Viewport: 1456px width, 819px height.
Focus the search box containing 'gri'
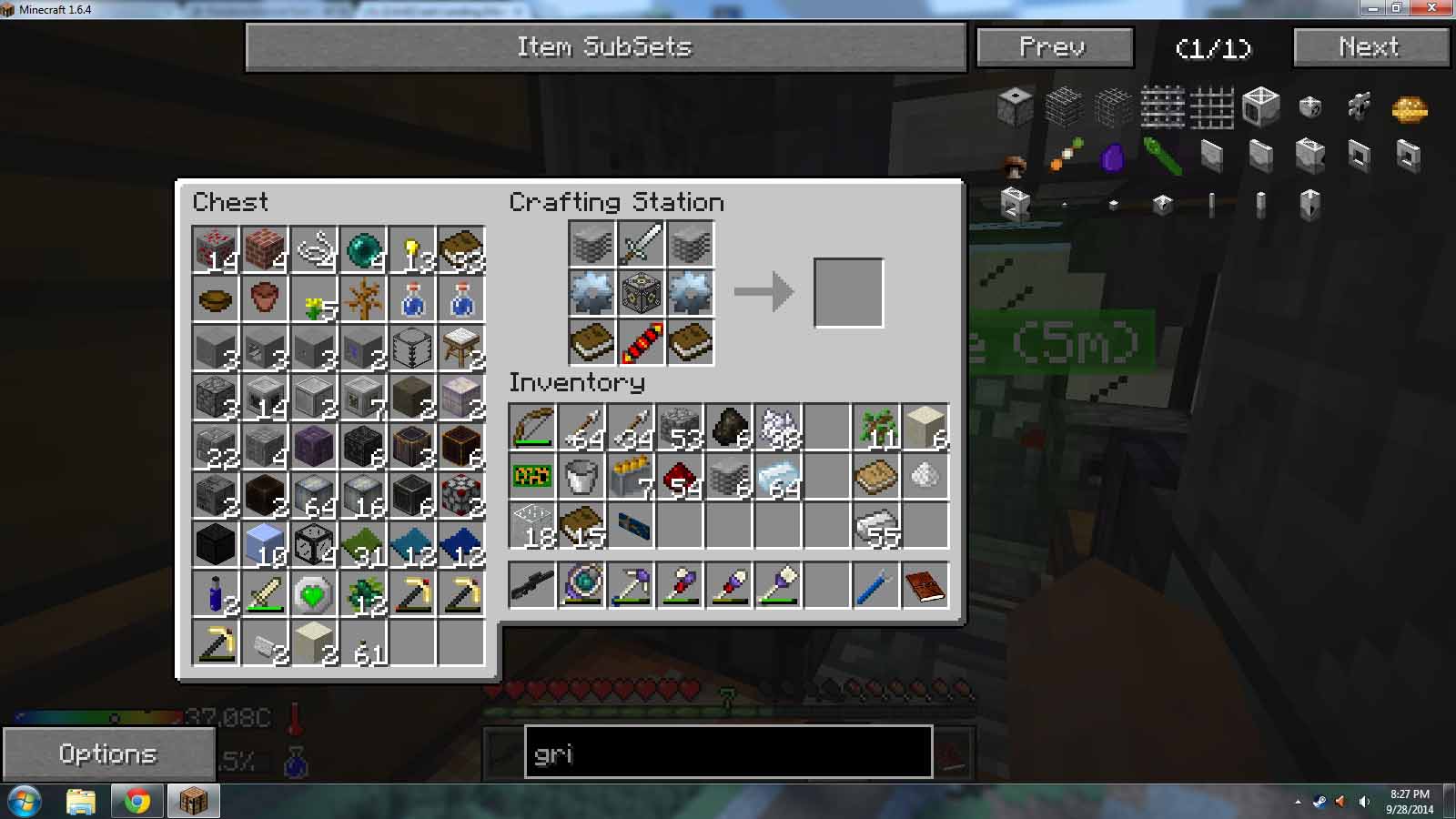click(x=728, y=753)
